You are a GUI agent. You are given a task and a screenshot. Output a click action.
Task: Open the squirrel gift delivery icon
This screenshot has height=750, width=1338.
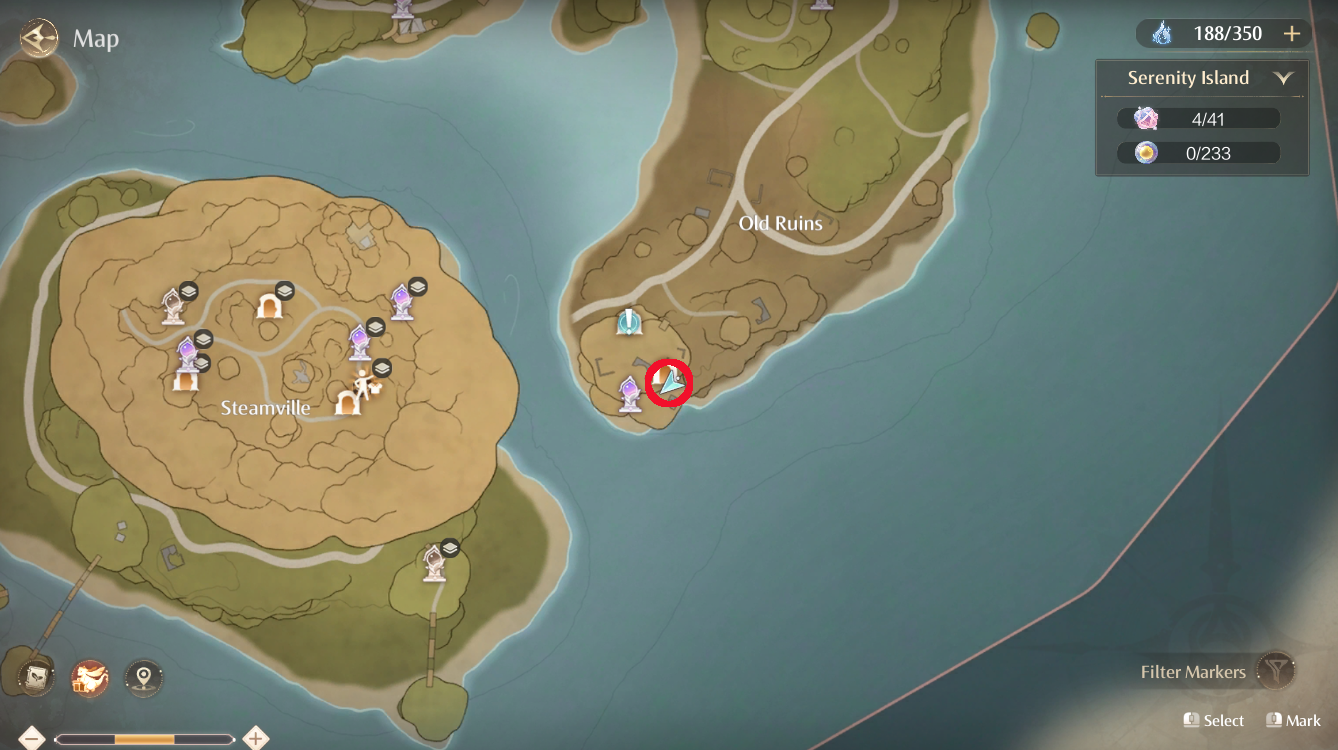(x=88, y=677)
